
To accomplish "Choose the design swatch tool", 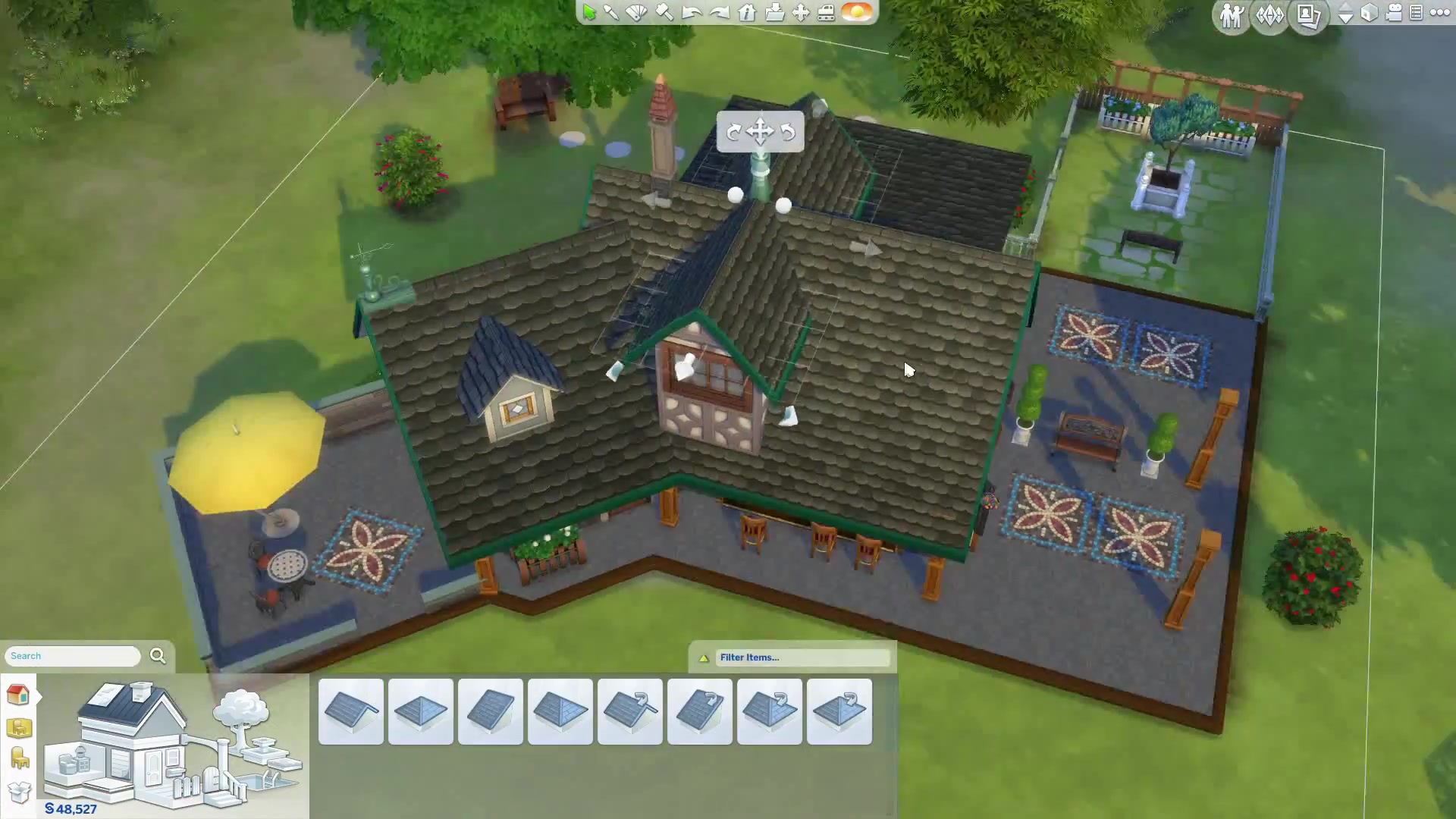I will (x=637, y=12).
